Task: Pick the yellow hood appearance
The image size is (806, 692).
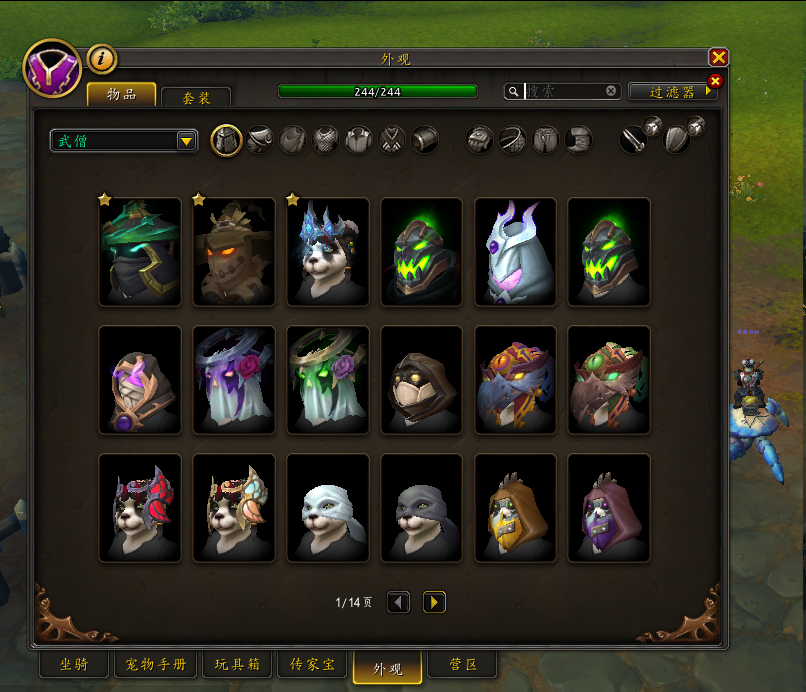Action: pyautogui.click(x=516, y=508)
